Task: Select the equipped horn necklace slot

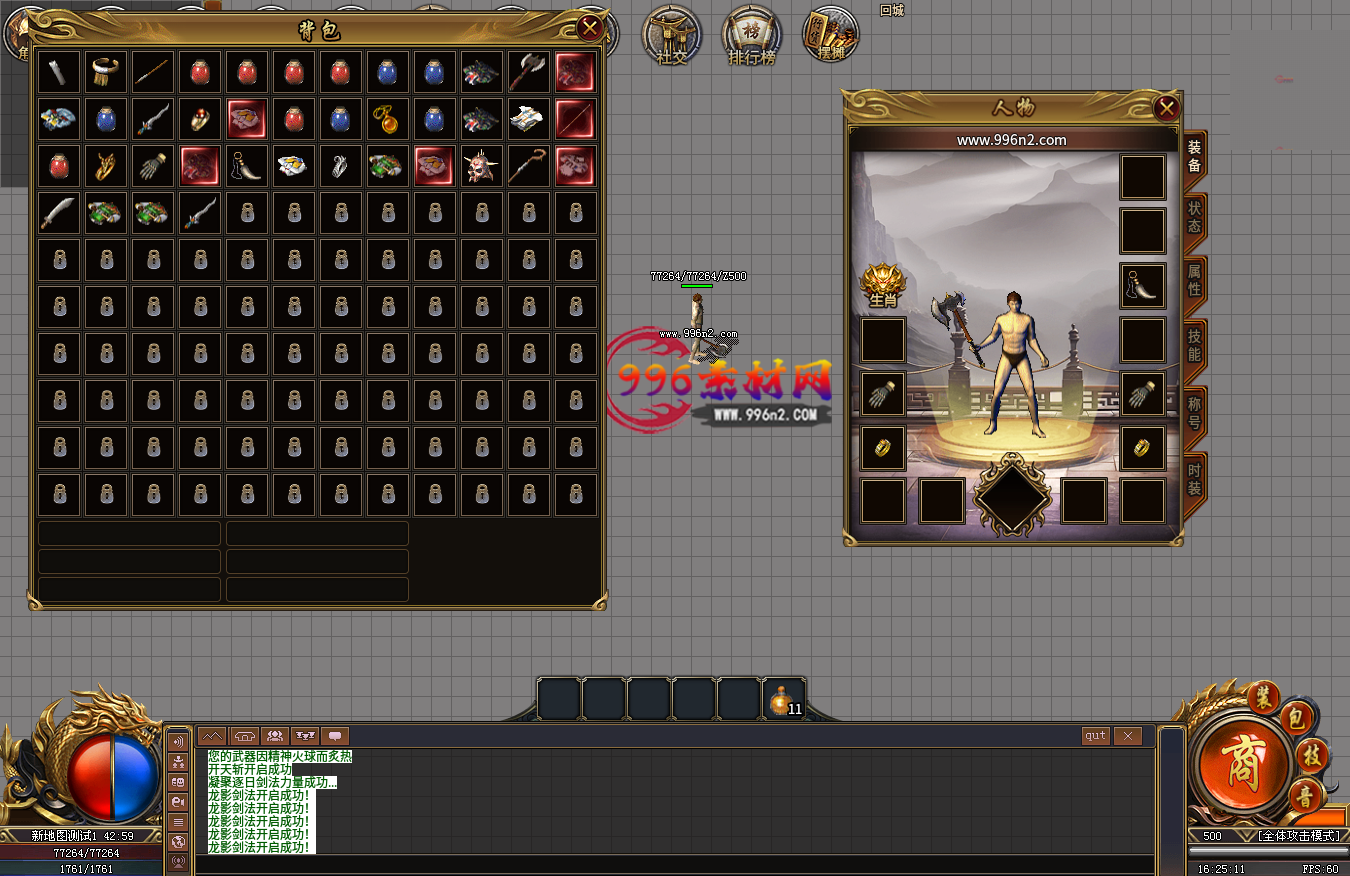Action: (x=1142, y=286)
